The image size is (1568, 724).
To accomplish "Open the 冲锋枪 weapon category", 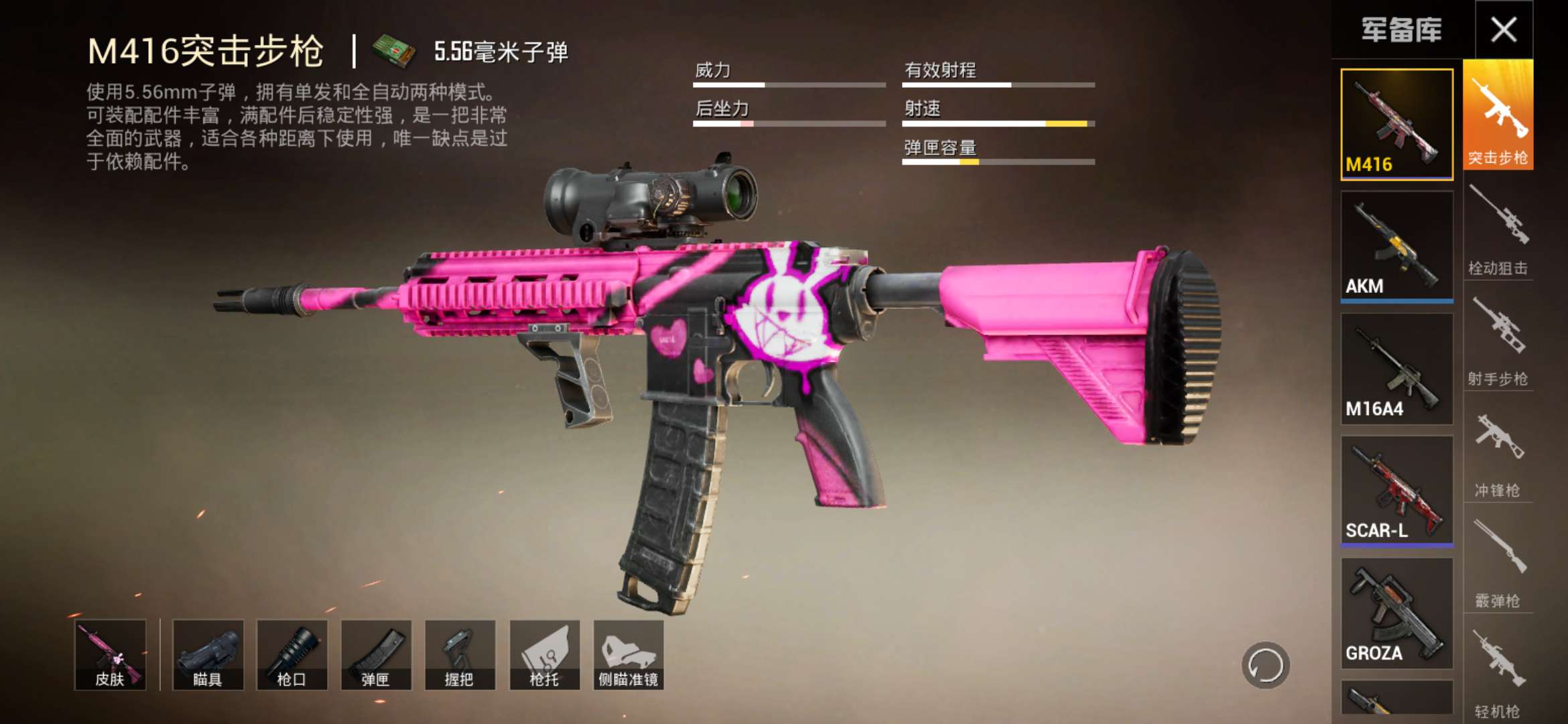I will (x=1498, y=450).
